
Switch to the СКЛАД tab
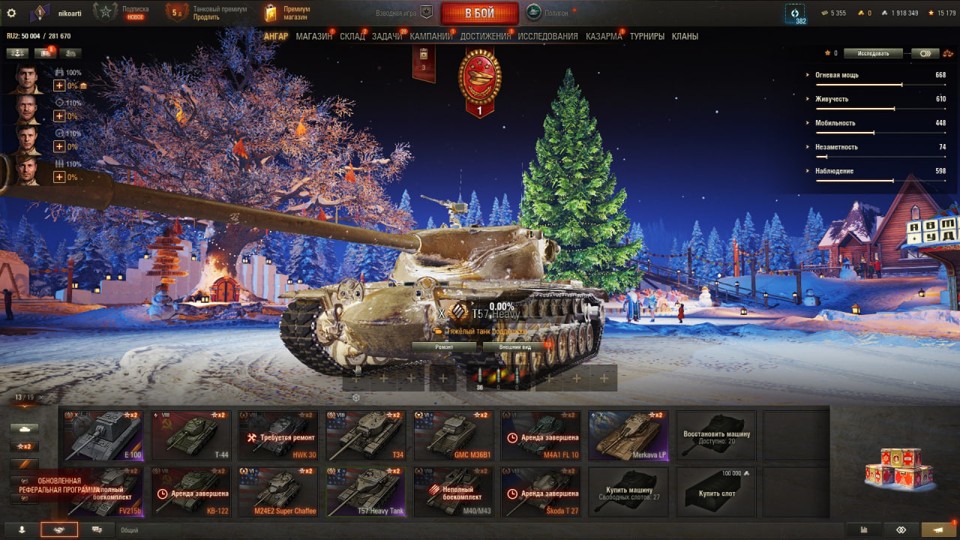[352, 36]
